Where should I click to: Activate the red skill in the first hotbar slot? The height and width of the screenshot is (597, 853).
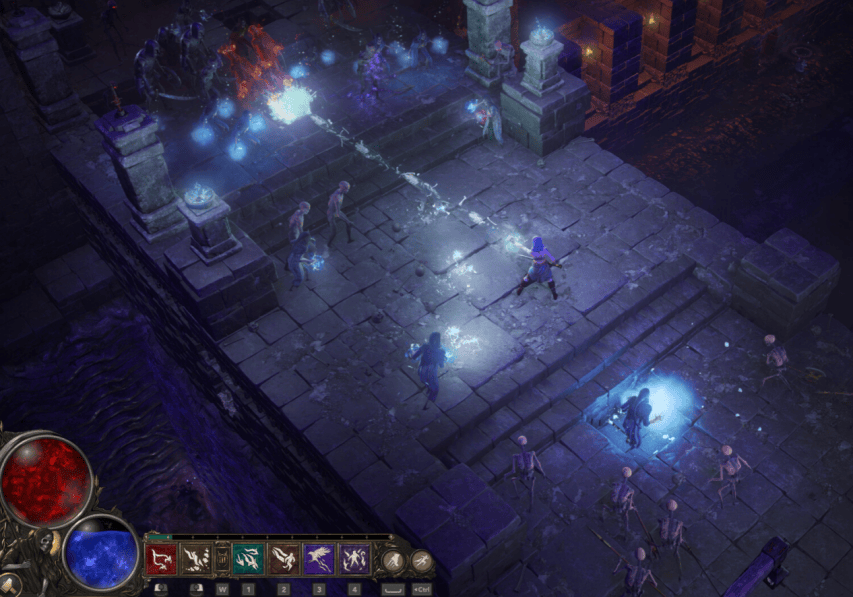tap(161, 559)
